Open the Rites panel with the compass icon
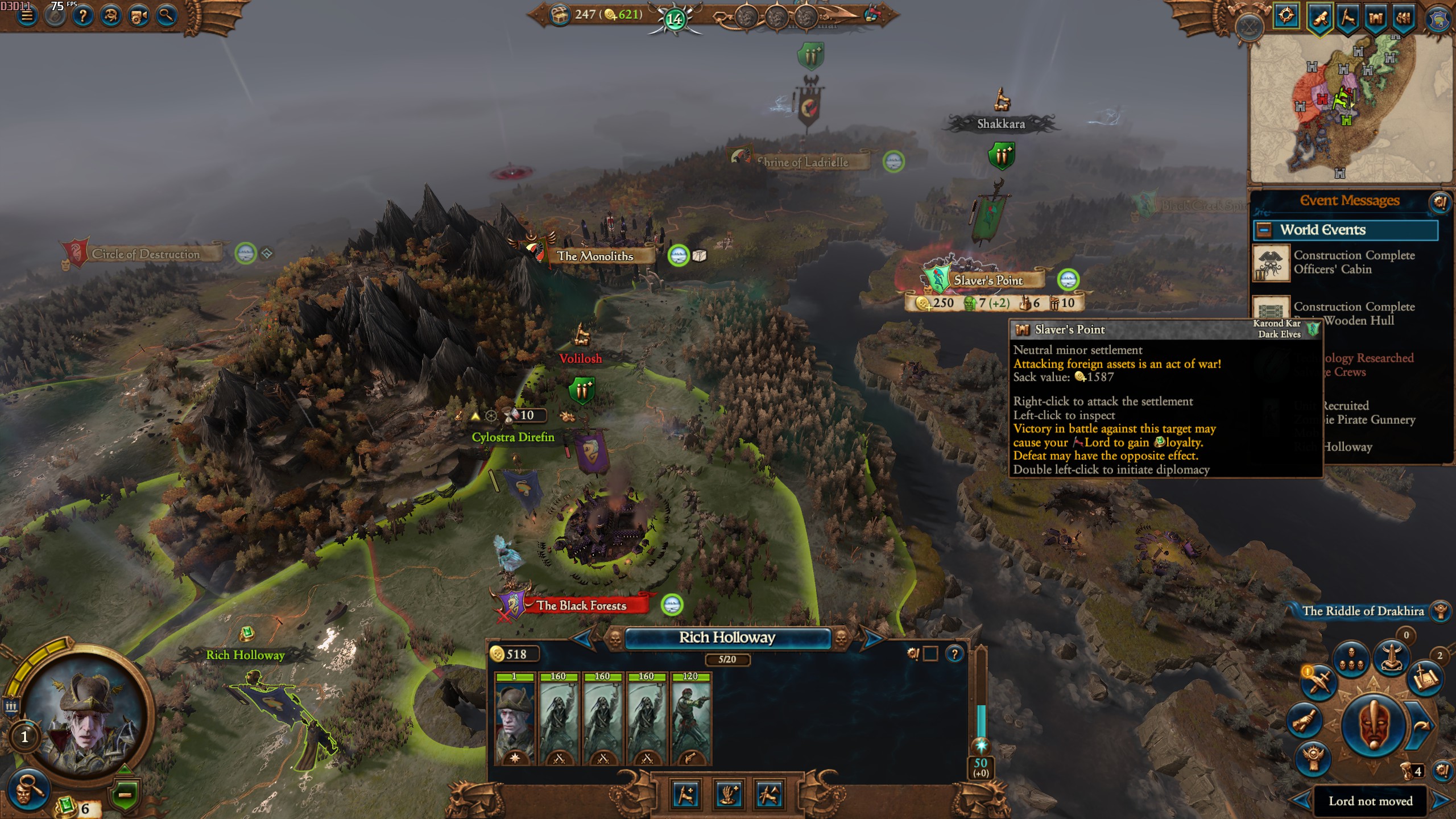This screenshot has width=1456, height=819. click(x=1287, y=17)
